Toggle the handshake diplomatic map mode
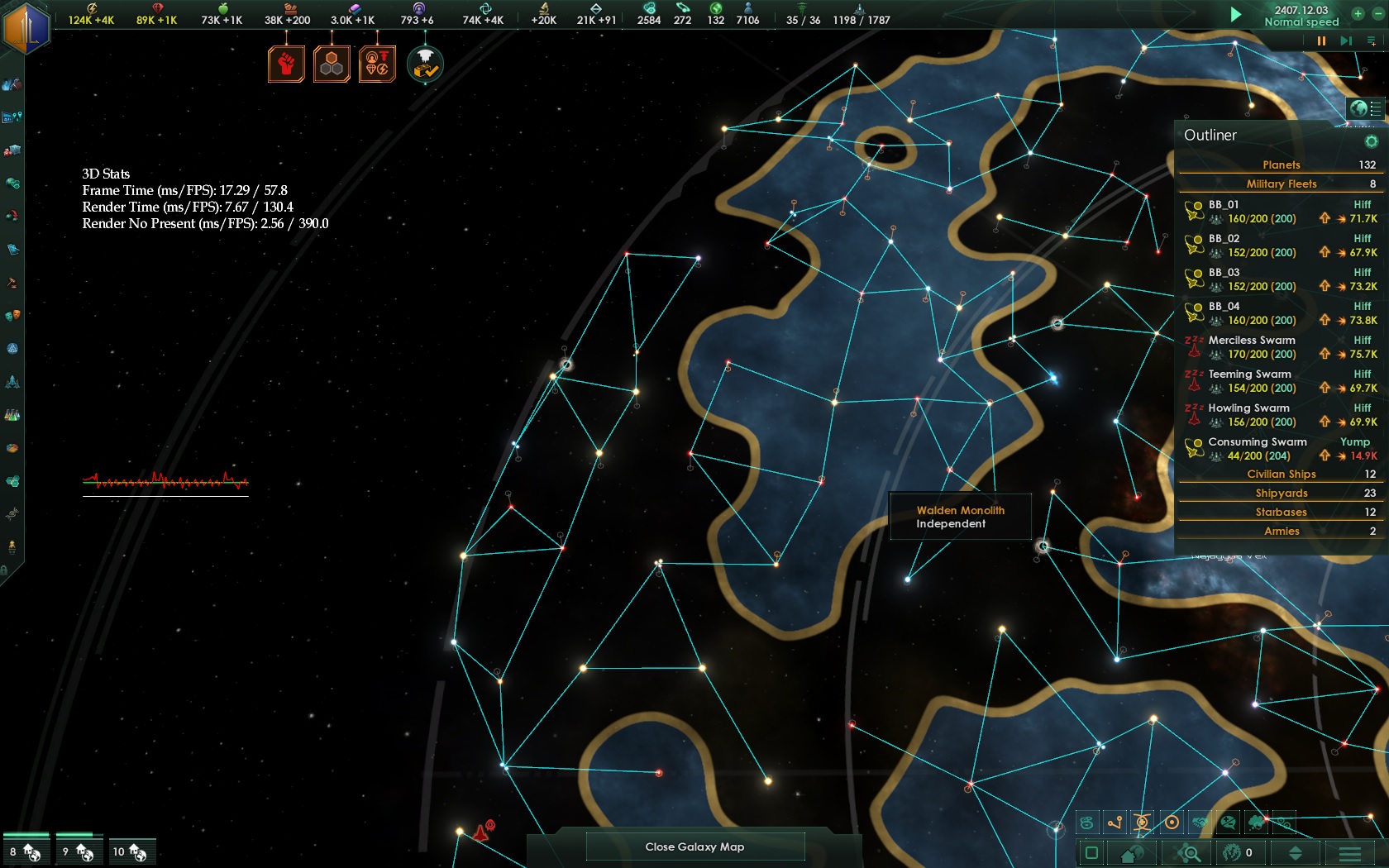Image resolution: width=1389 pixels, height=868 pixels. [1200, 823]
